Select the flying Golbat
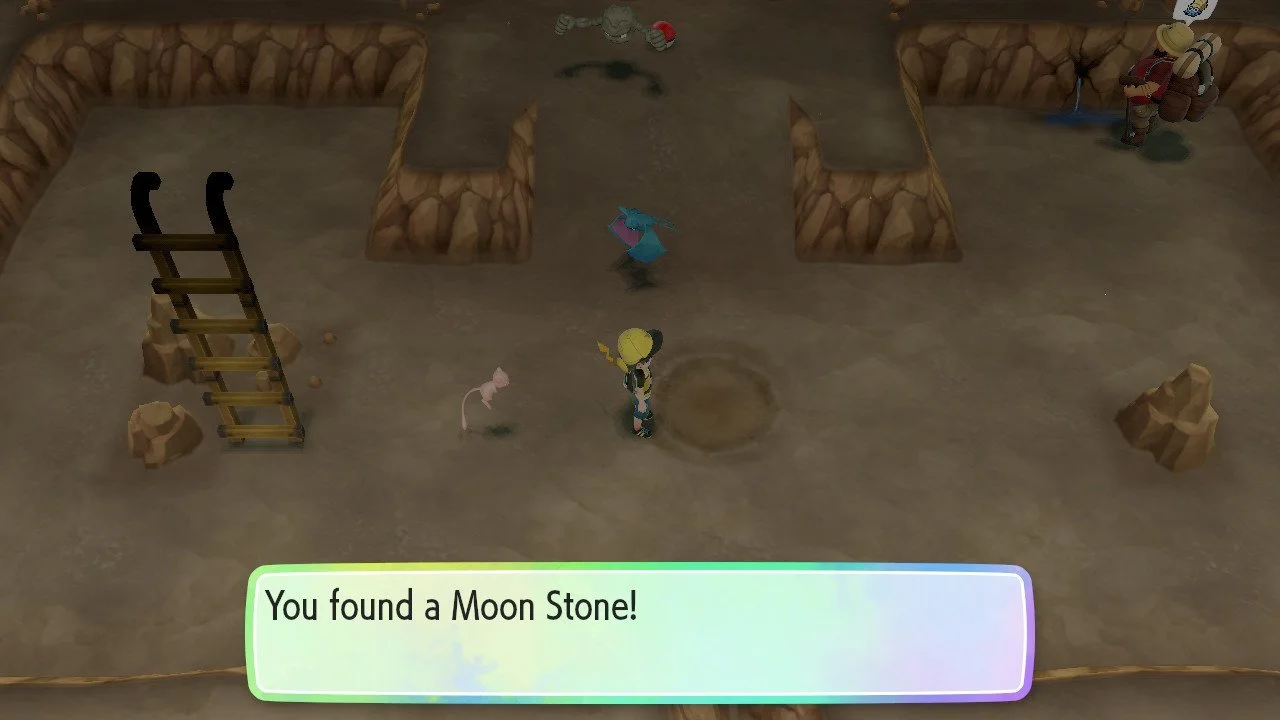The image size is (1280, 720). 640,235
